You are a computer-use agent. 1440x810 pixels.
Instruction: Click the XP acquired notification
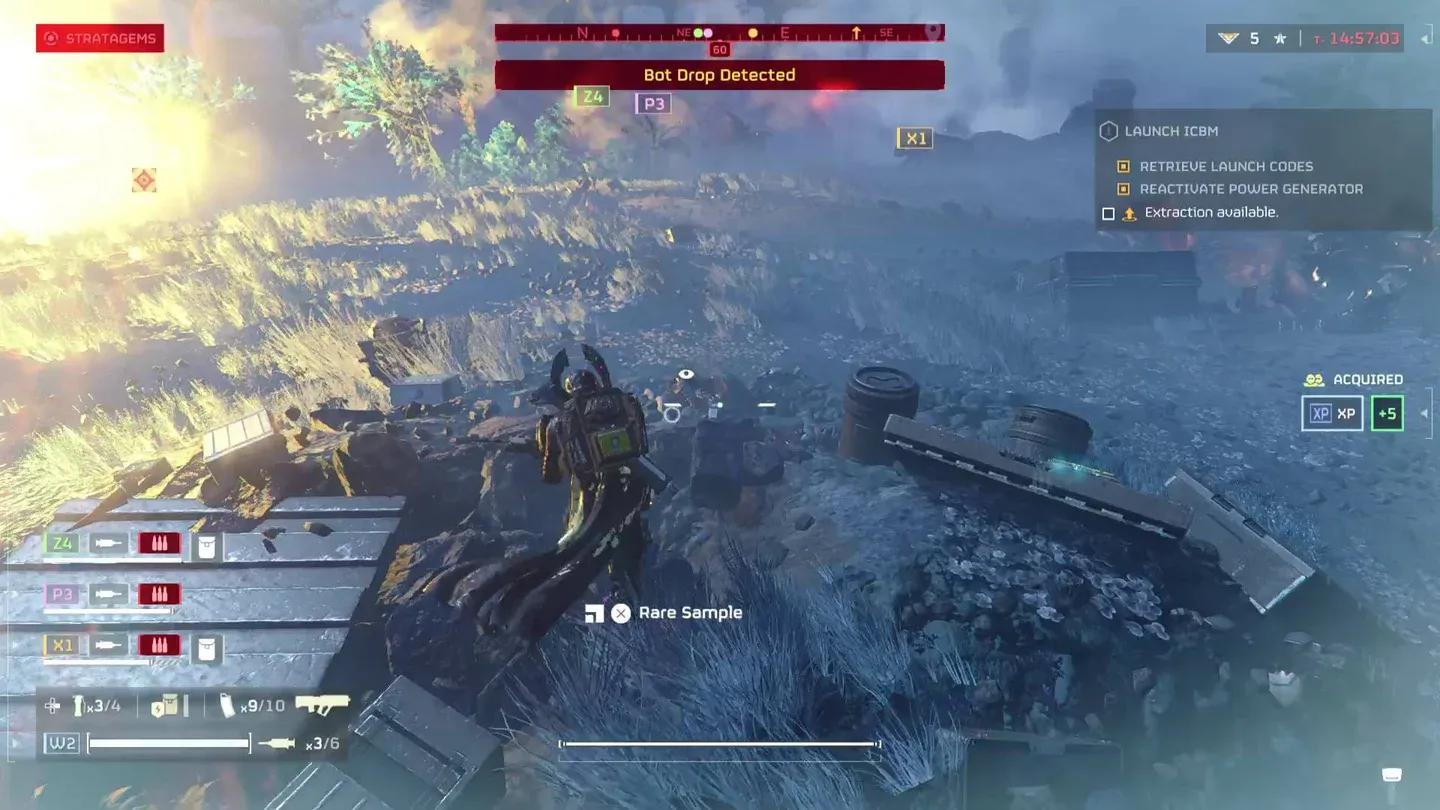tap(1332, 413)
